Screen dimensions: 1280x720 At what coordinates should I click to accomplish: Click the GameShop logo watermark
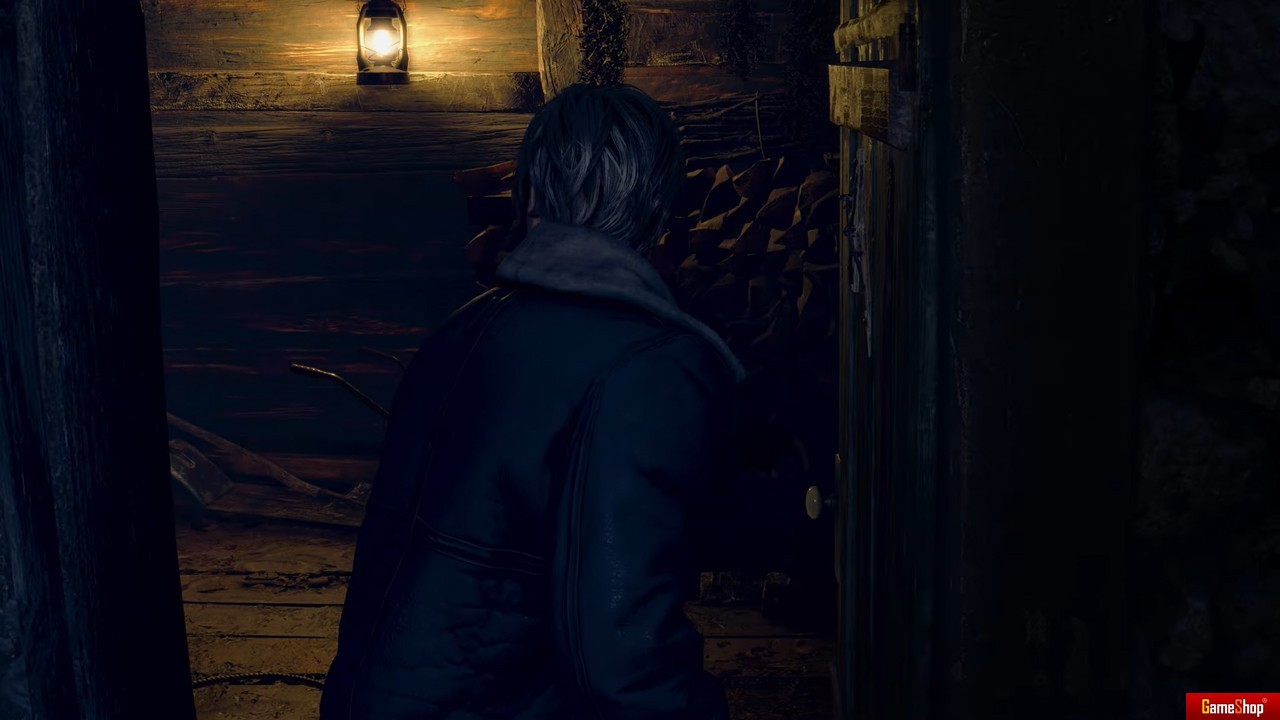point(1232,706)
